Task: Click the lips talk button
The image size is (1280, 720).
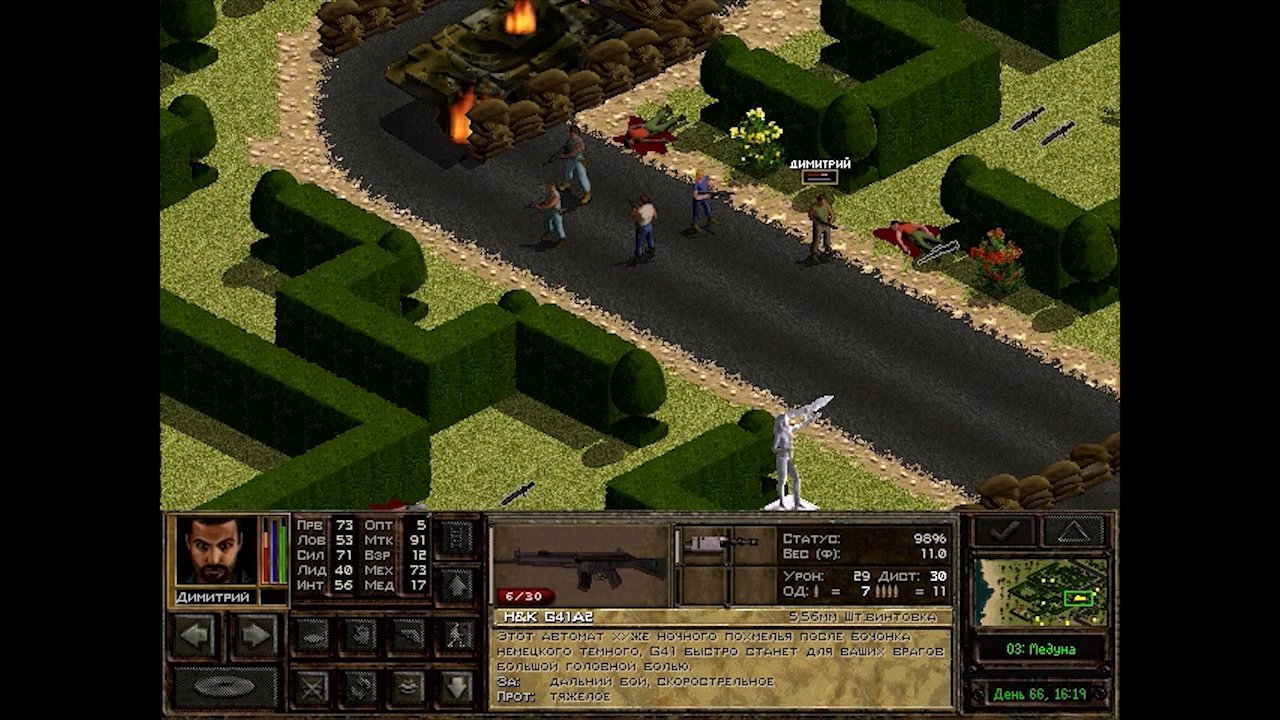Action: coord(410,687)
